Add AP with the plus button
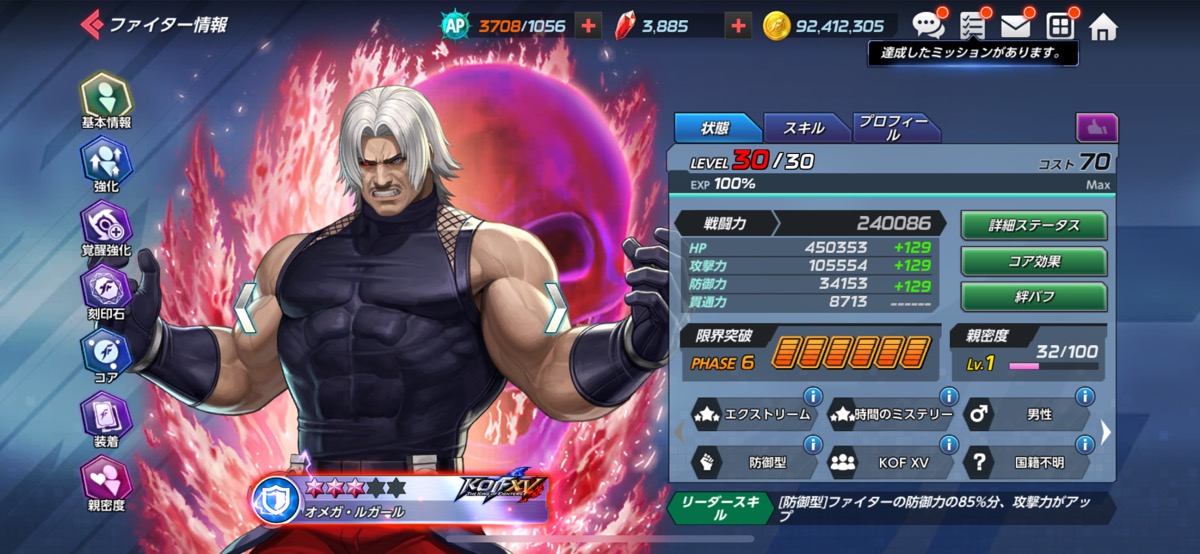The height and width of the screenshot is (554, 1200). tap(588, 26)
